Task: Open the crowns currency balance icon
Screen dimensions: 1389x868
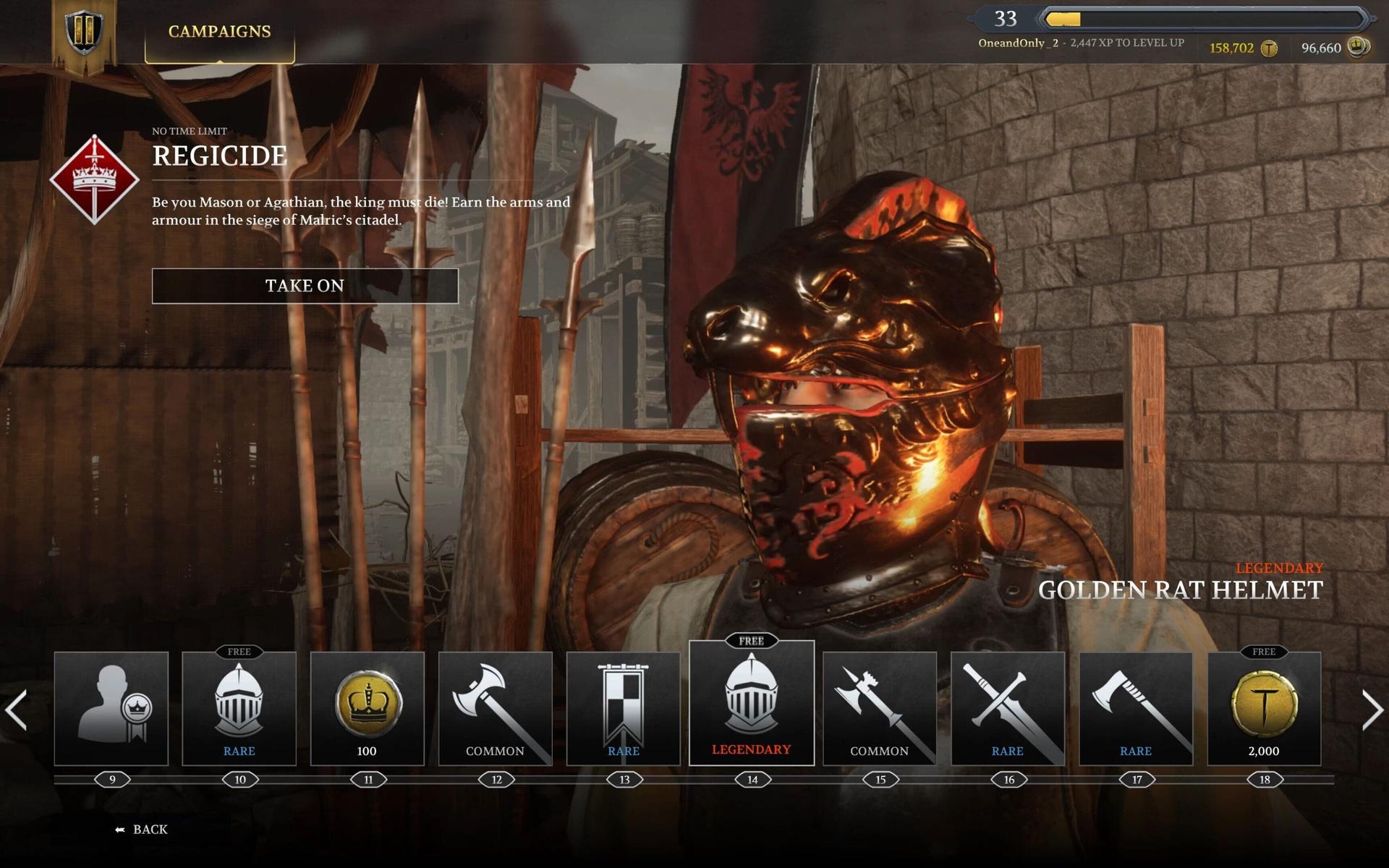Action: [x=1358, y=48]
